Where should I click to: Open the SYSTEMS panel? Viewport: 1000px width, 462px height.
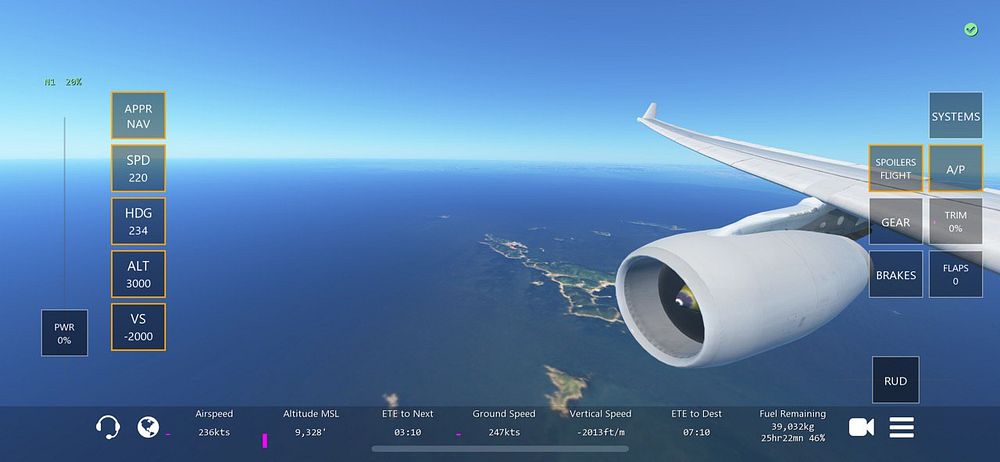click(x=955, y=116)
